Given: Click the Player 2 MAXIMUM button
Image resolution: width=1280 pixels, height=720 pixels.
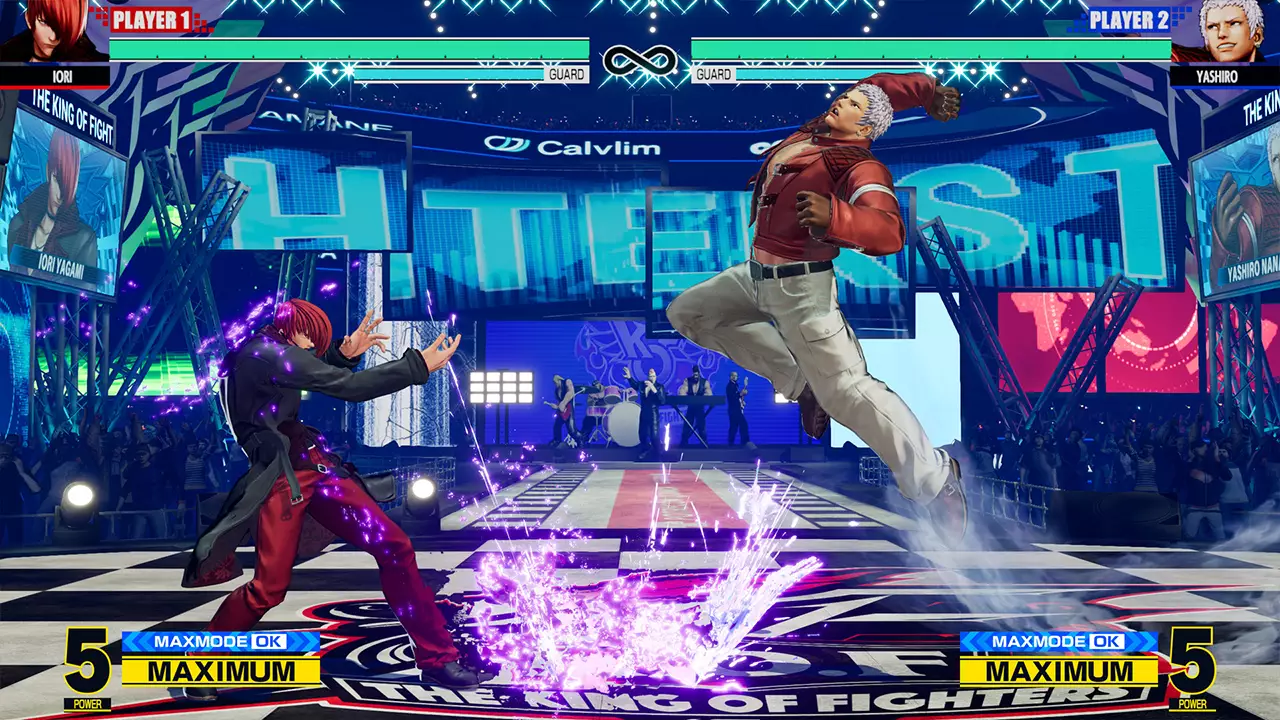Looking at the screenshot, I should 1058,673.
